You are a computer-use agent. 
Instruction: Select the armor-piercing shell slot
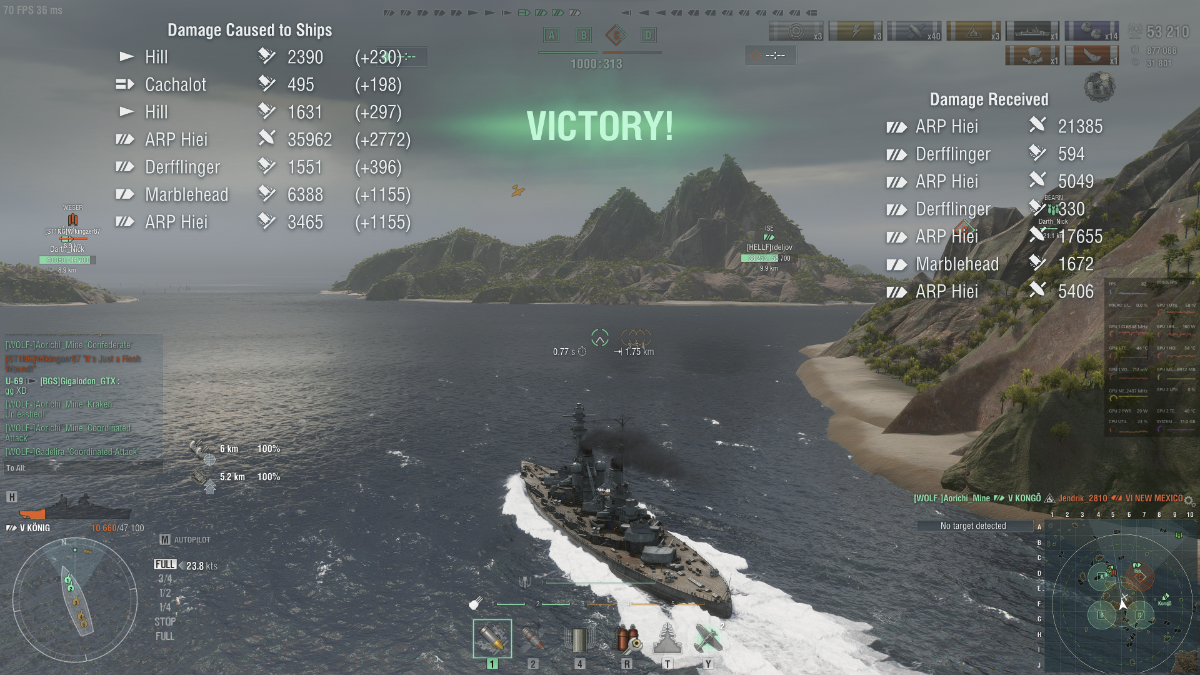pos(492,639)
